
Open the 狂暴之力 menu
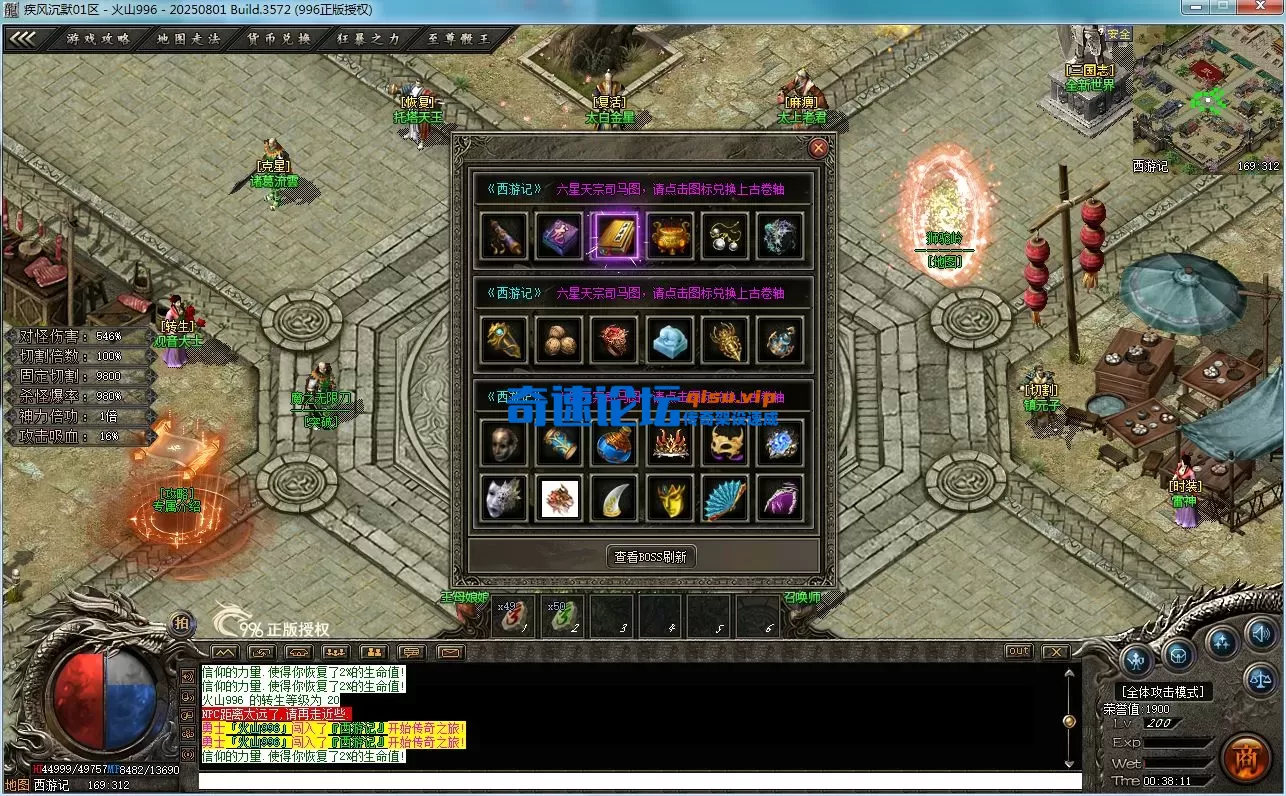click(369, 39)
